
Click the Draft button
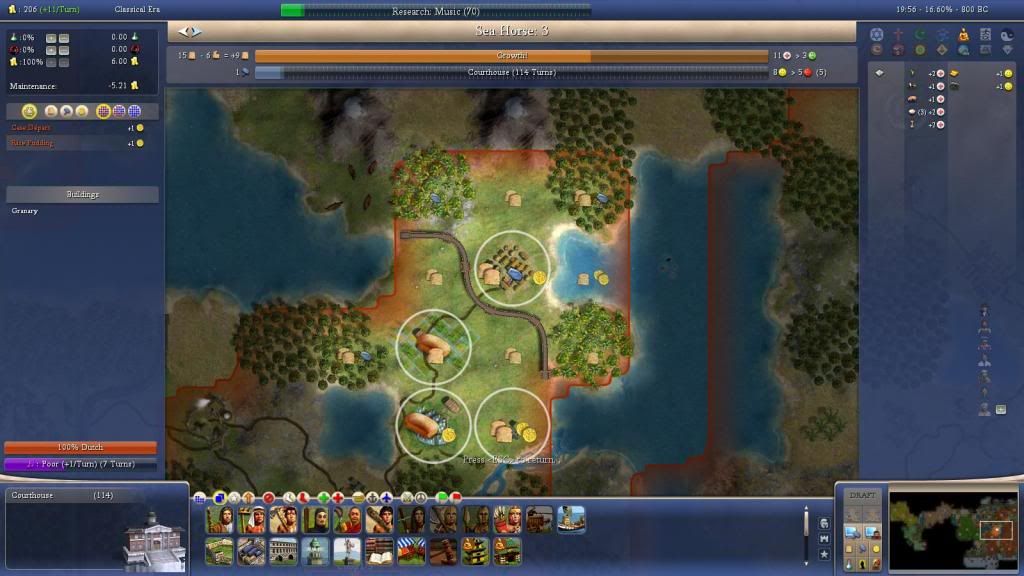[861, 496]
